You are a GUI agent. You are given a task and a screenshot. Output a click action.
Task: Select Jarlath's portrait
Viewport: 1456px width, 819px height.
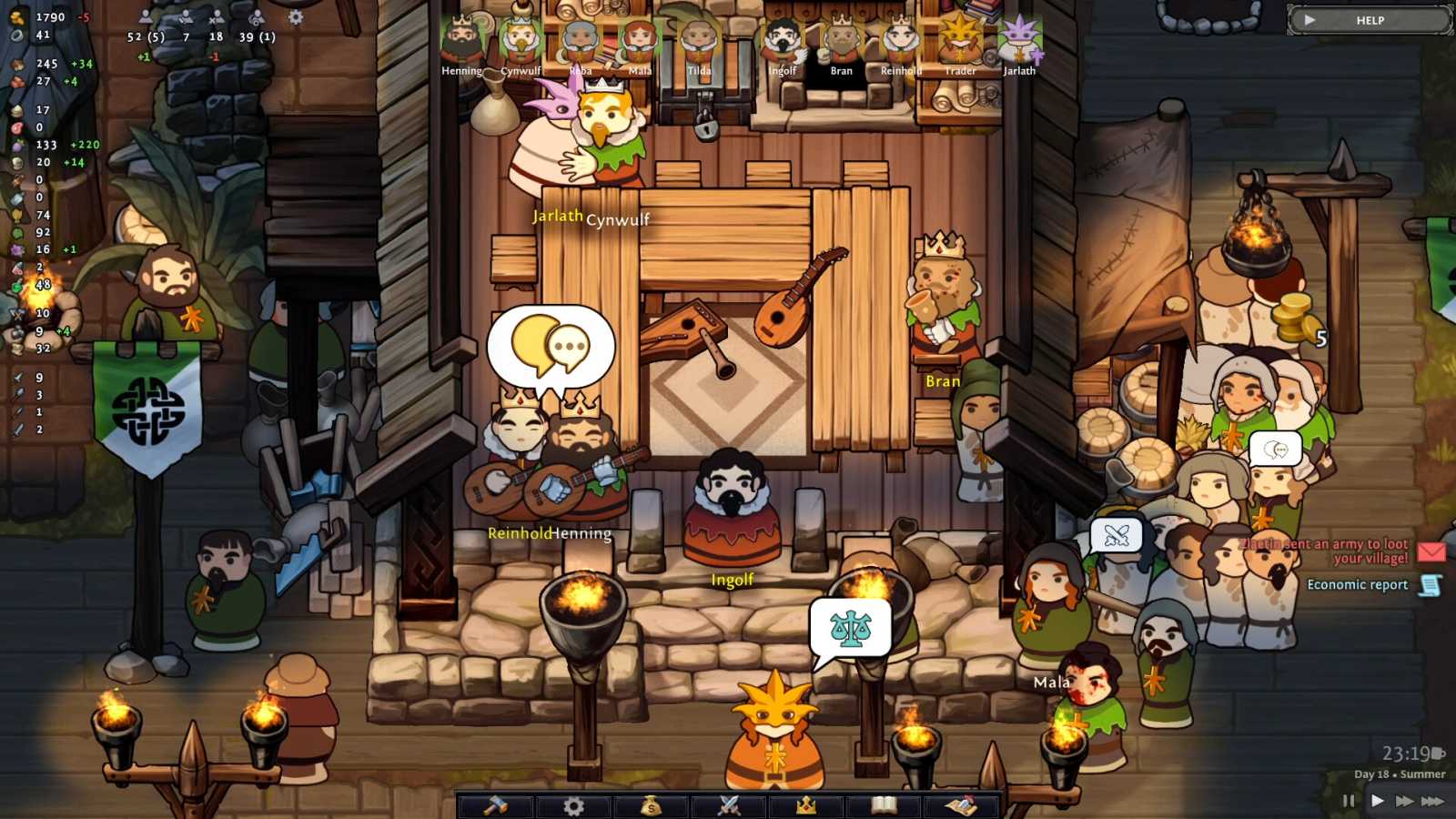1019,38
